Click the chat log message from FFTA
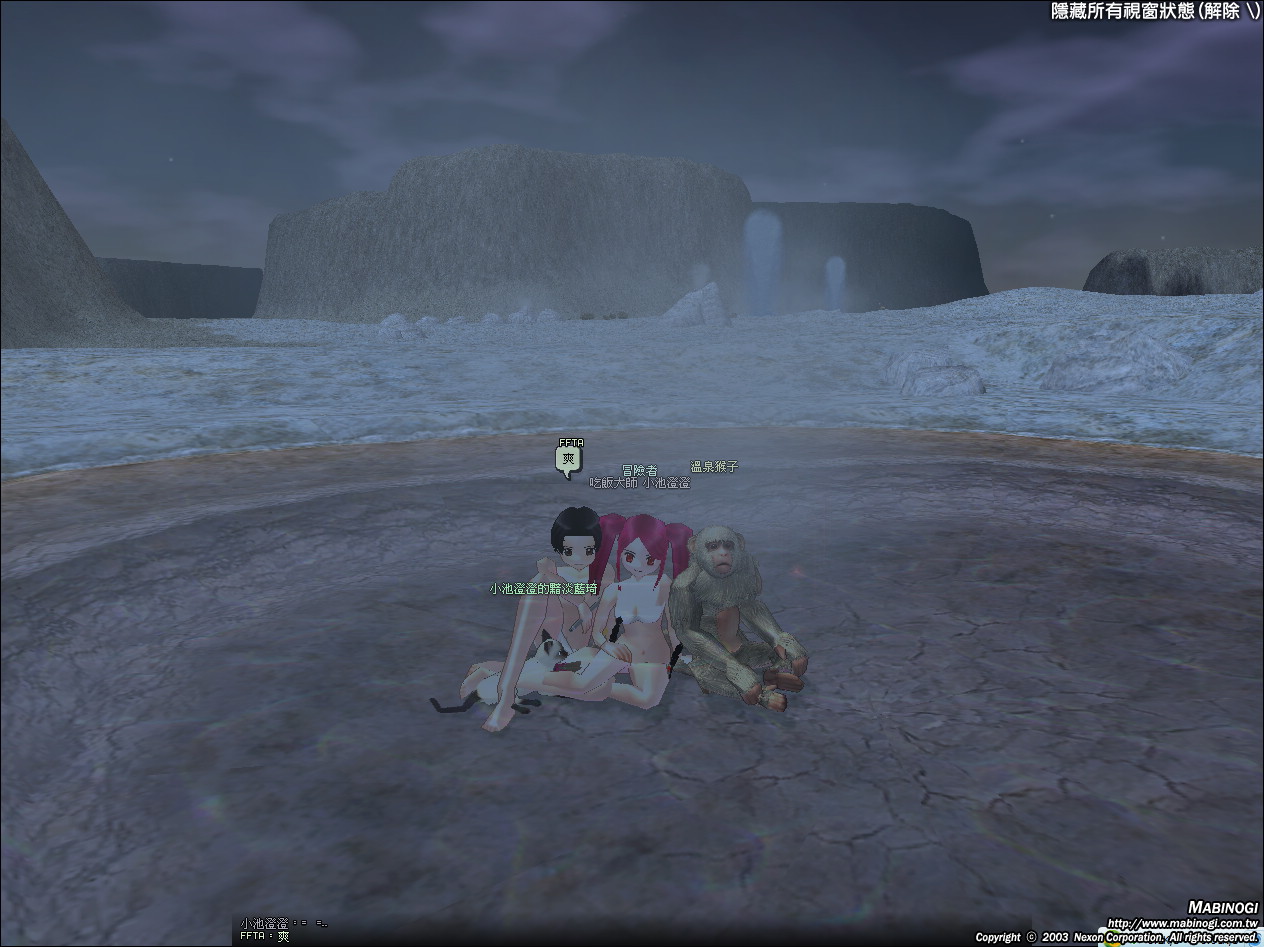 pyautogui.click(x=265, y=936)
